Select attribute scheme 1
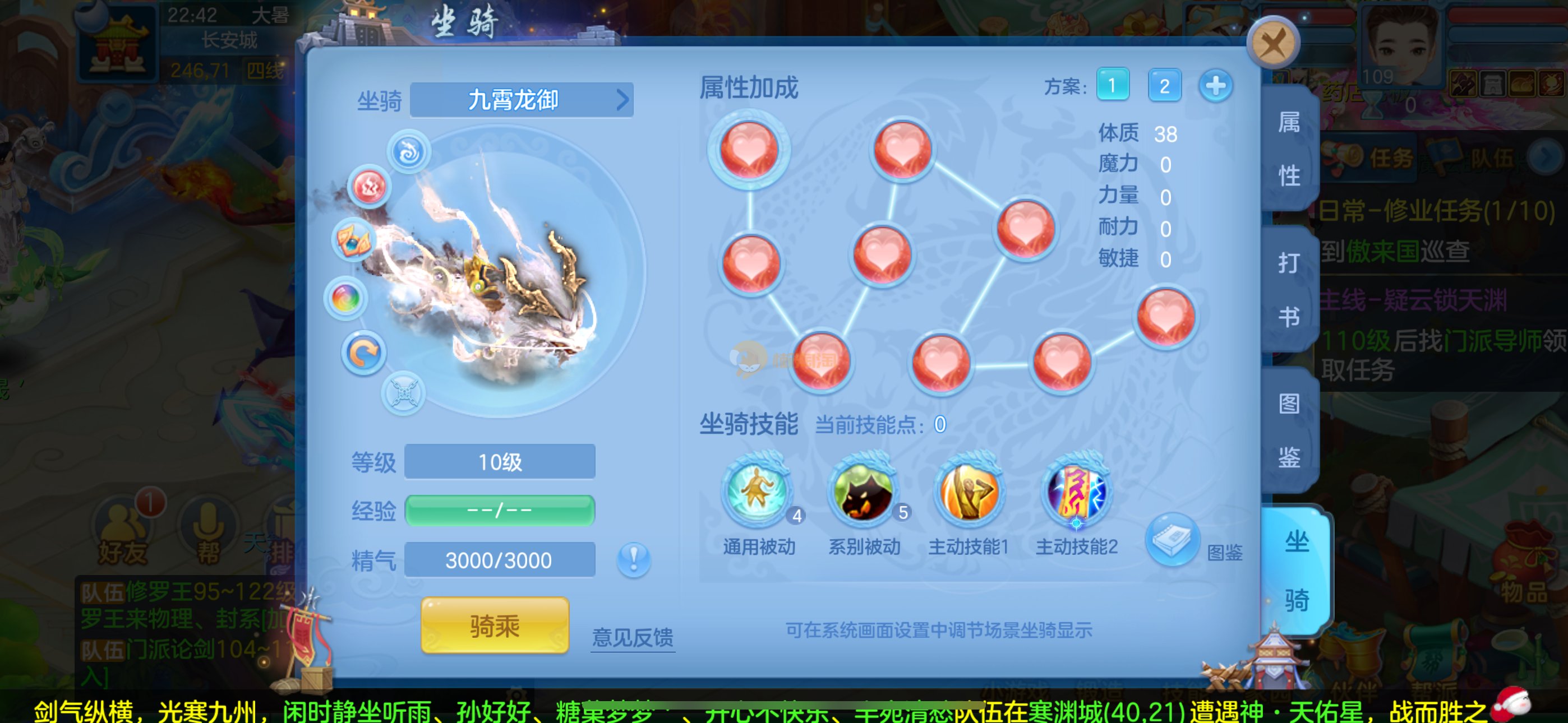This screenshot has height=723, width=1568. click(x=1112, y=85)
